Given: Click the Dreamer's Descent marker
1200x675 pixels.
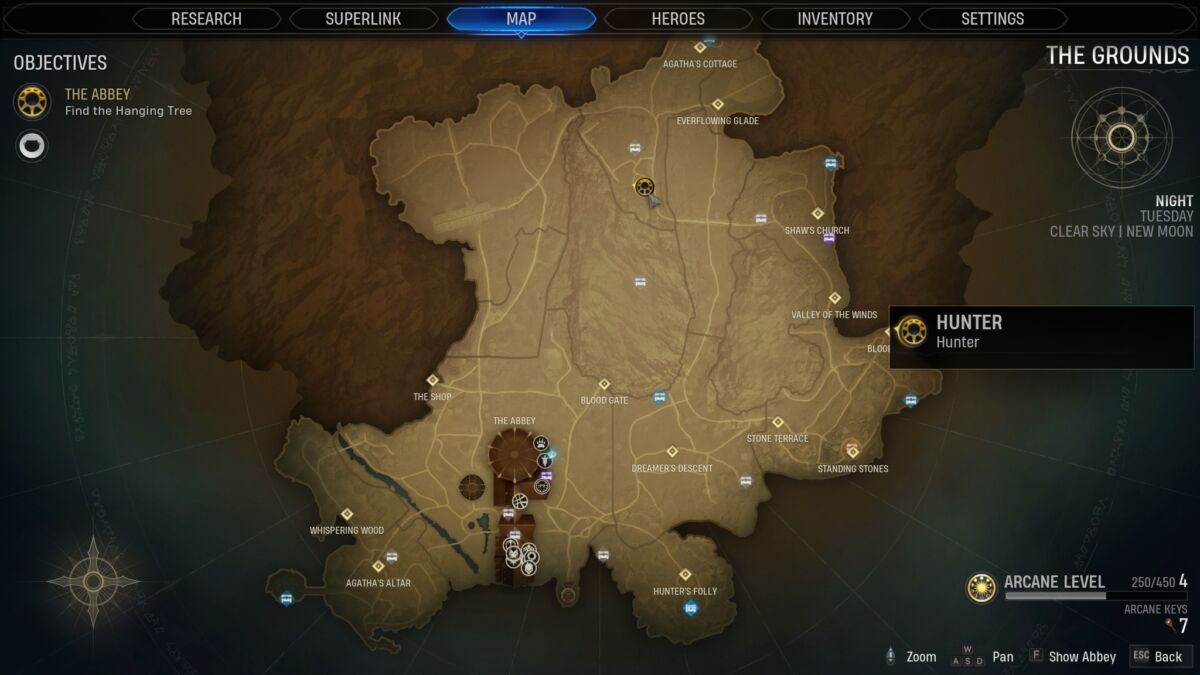Looking at the screenshot, I should (x=672, y=451).
